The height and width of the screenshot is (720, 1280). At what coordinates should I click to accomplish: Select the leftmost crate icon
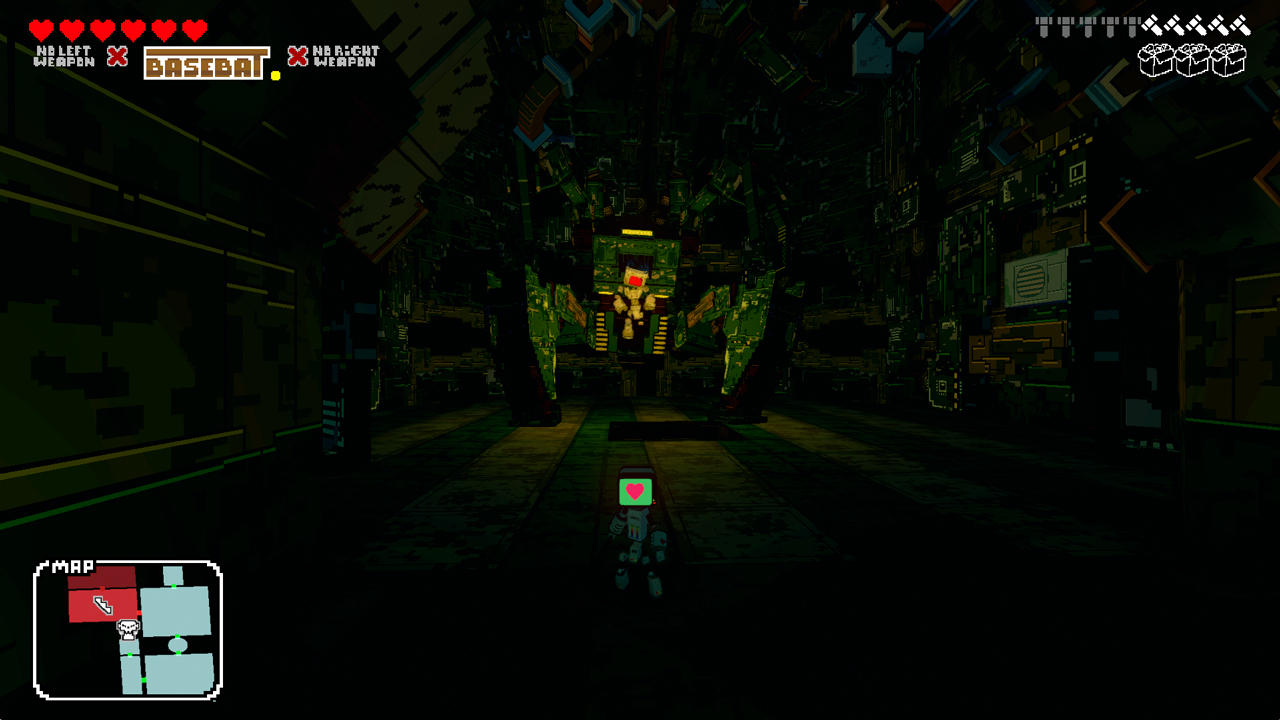tap(1155, 59)
